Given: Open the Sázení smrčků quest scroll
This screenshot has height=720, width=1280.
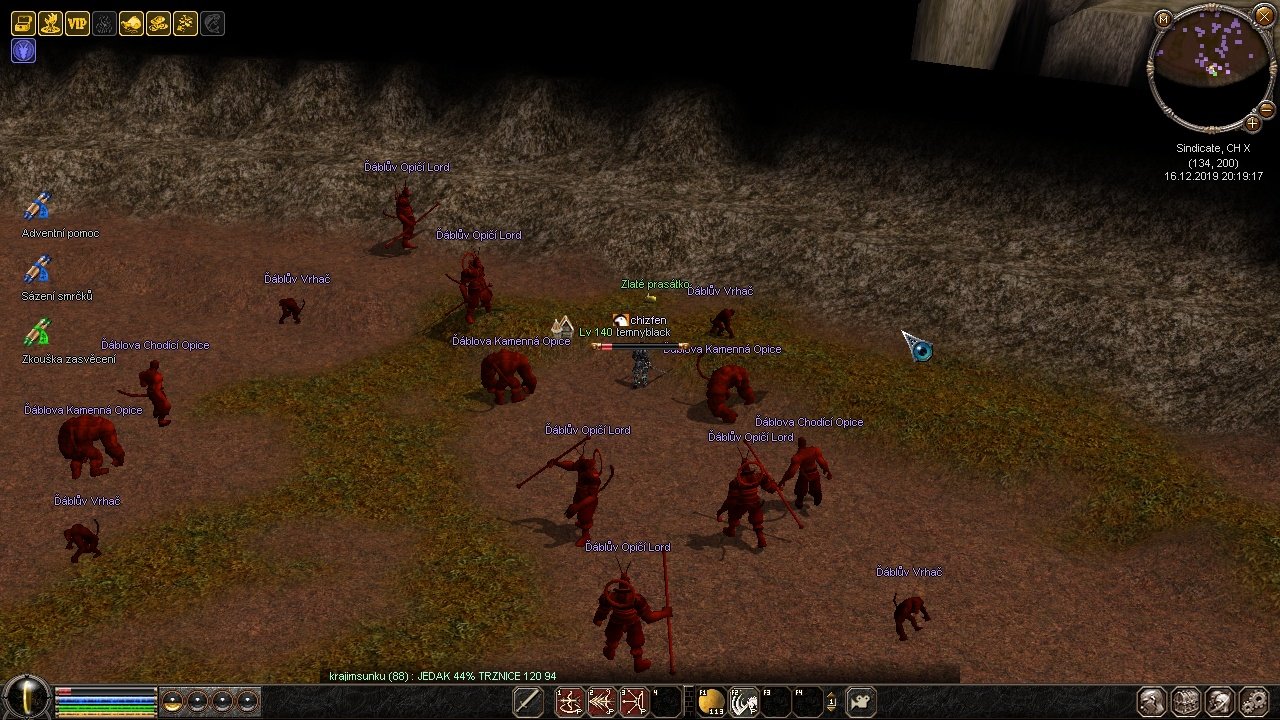Looking at the screenshot, I should (37, 270).
